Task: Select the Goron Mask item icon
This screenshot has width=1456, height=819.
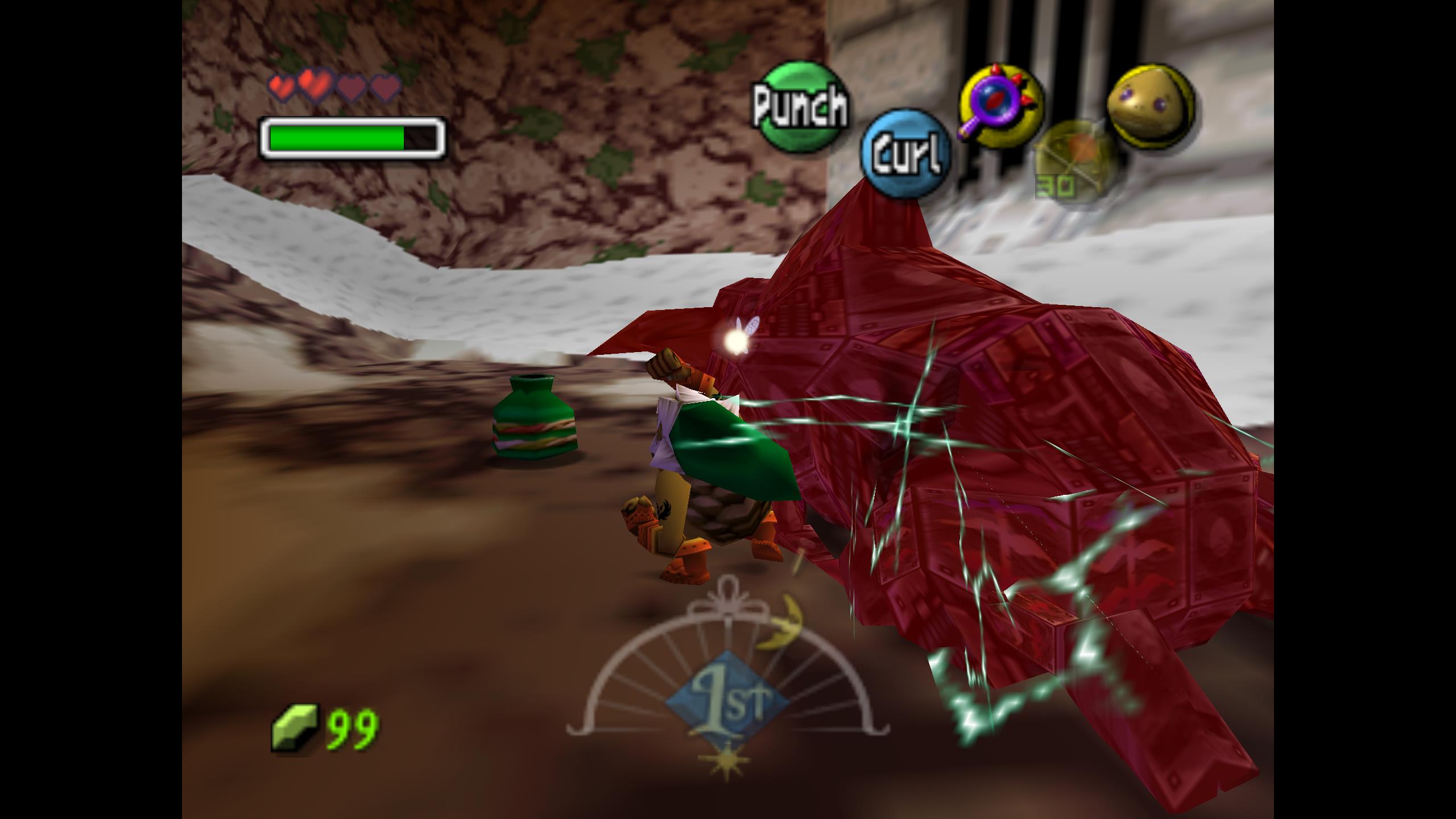Action: pos(1151,106)
